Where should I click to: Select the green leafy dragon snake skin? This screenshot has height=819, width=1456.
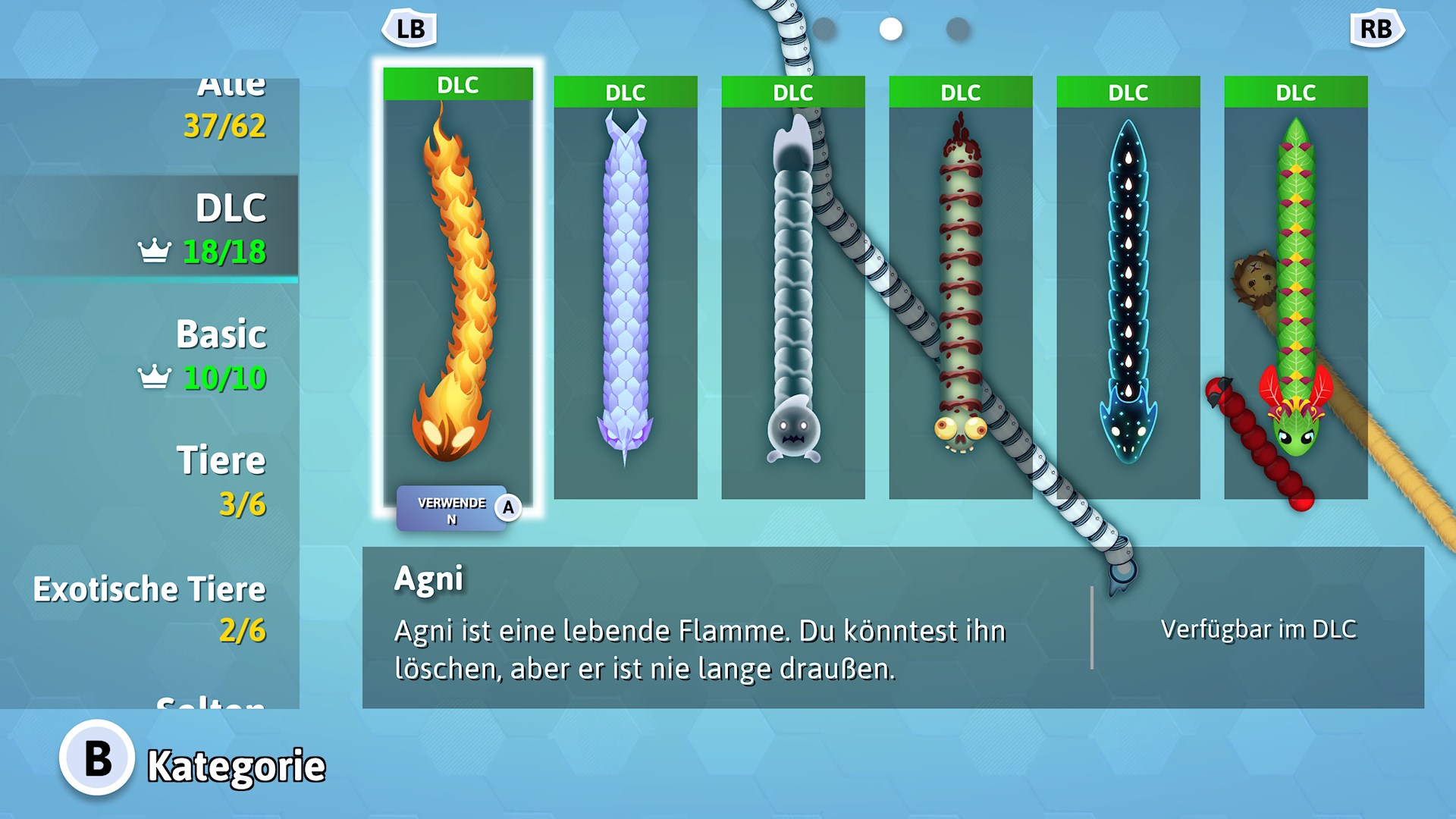(x=1295, y=288)
